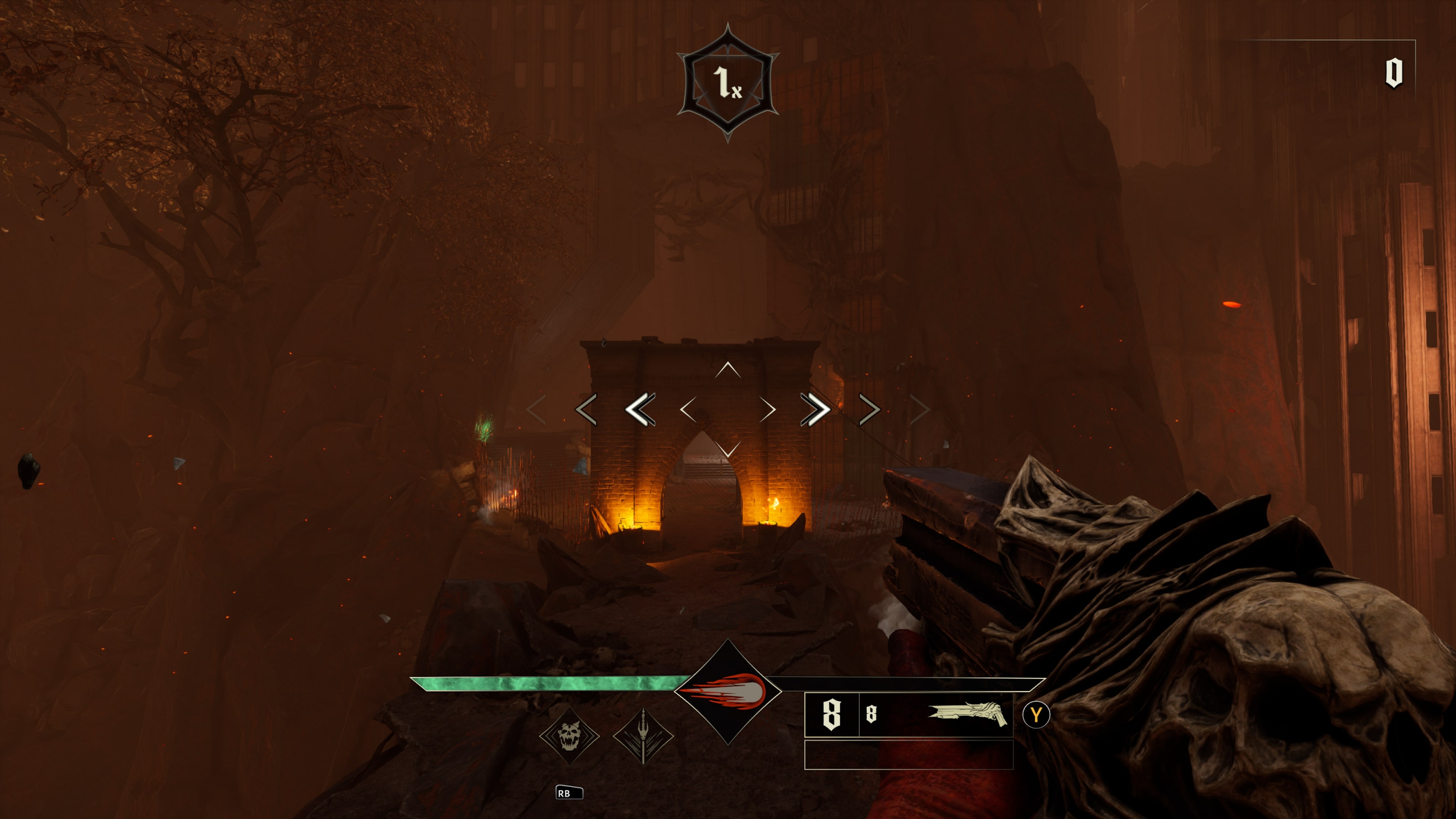This screenshot has width=1456, height=819.
Task: Click the equipped shotgun weapon icon
Action: click(967, 714)
